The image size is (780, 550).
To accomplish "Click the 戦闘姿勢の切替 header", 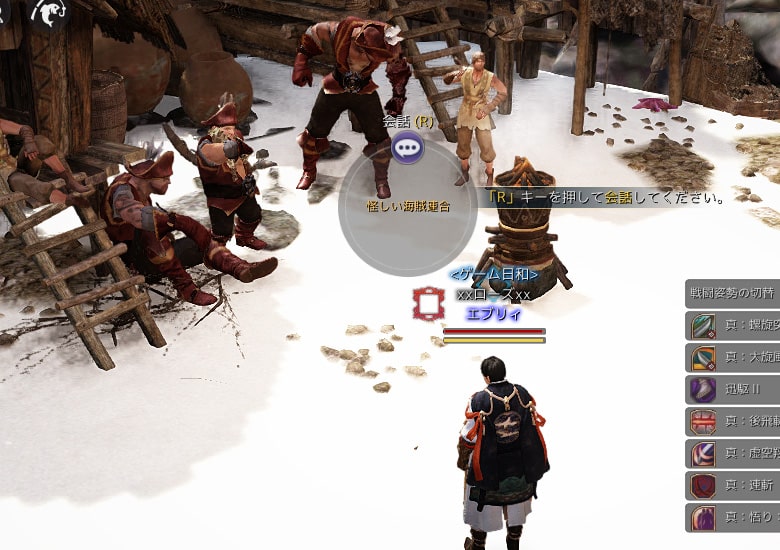I will pyautogui.click(x=733, y=294).
